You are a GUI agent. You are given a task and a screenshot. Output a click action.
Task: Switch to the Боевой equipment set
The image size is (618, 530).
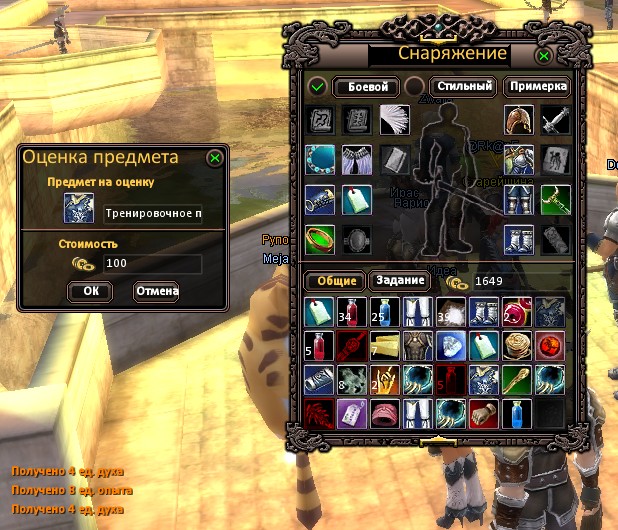[x=366, y=87]
